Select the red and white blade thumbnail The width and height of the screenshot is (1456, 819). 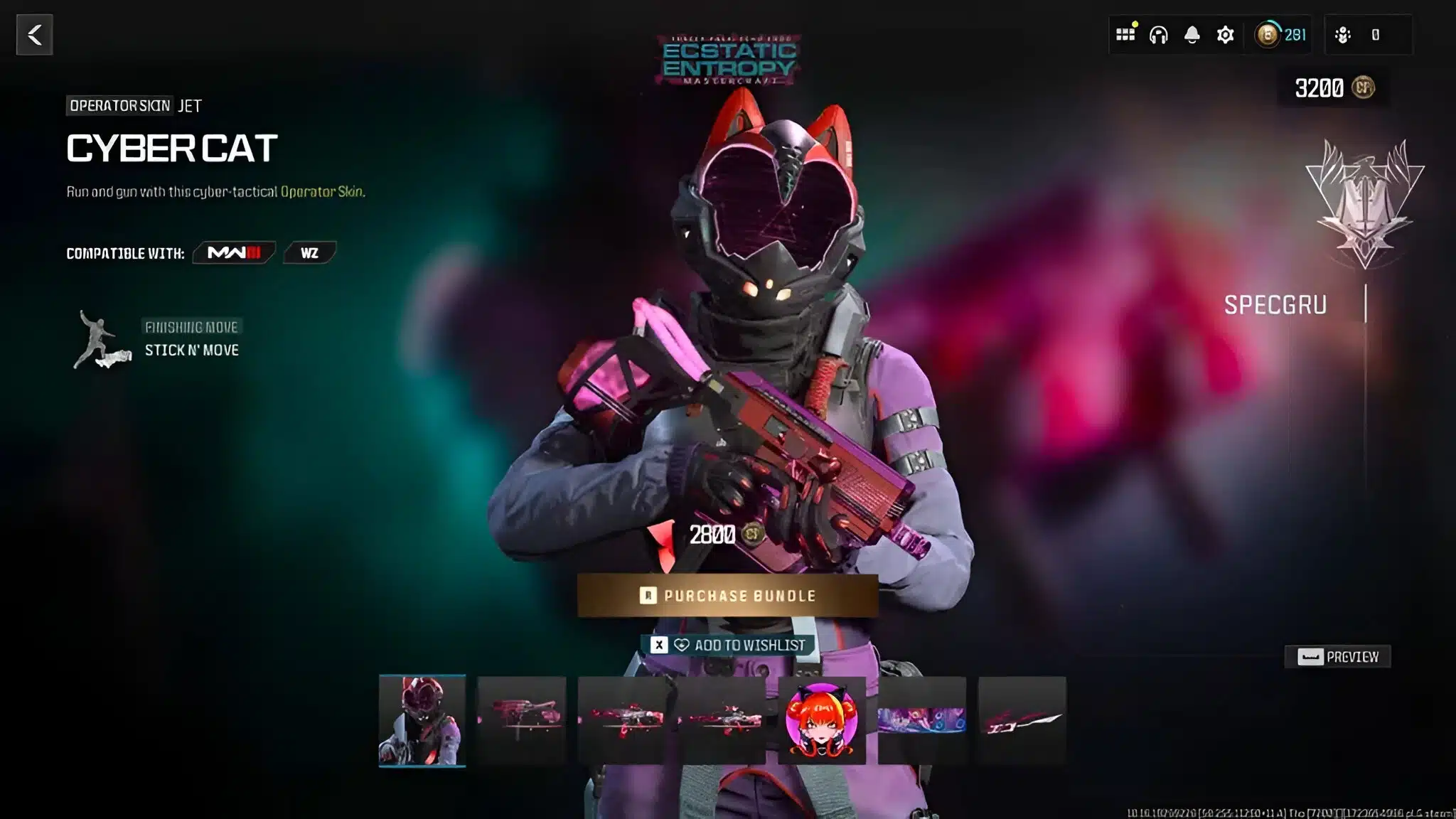1022,720
